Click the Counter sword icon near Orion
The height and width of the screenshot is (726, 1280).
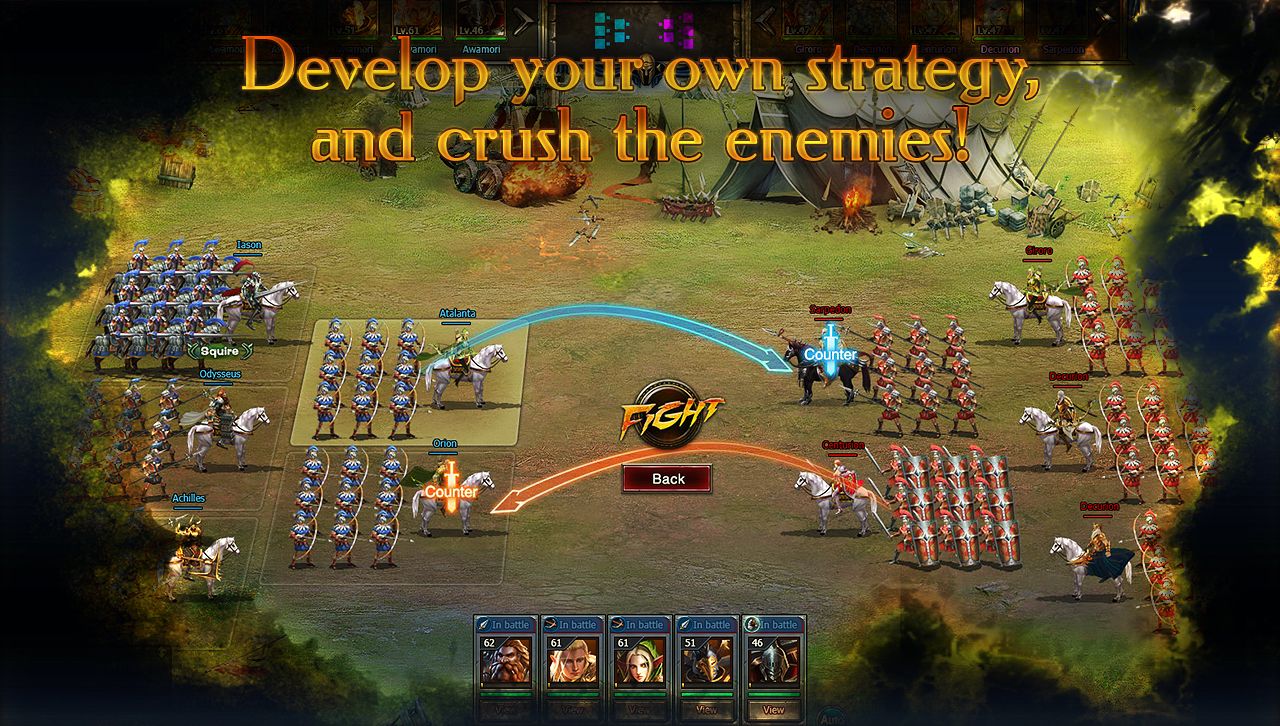pos(450,485)
